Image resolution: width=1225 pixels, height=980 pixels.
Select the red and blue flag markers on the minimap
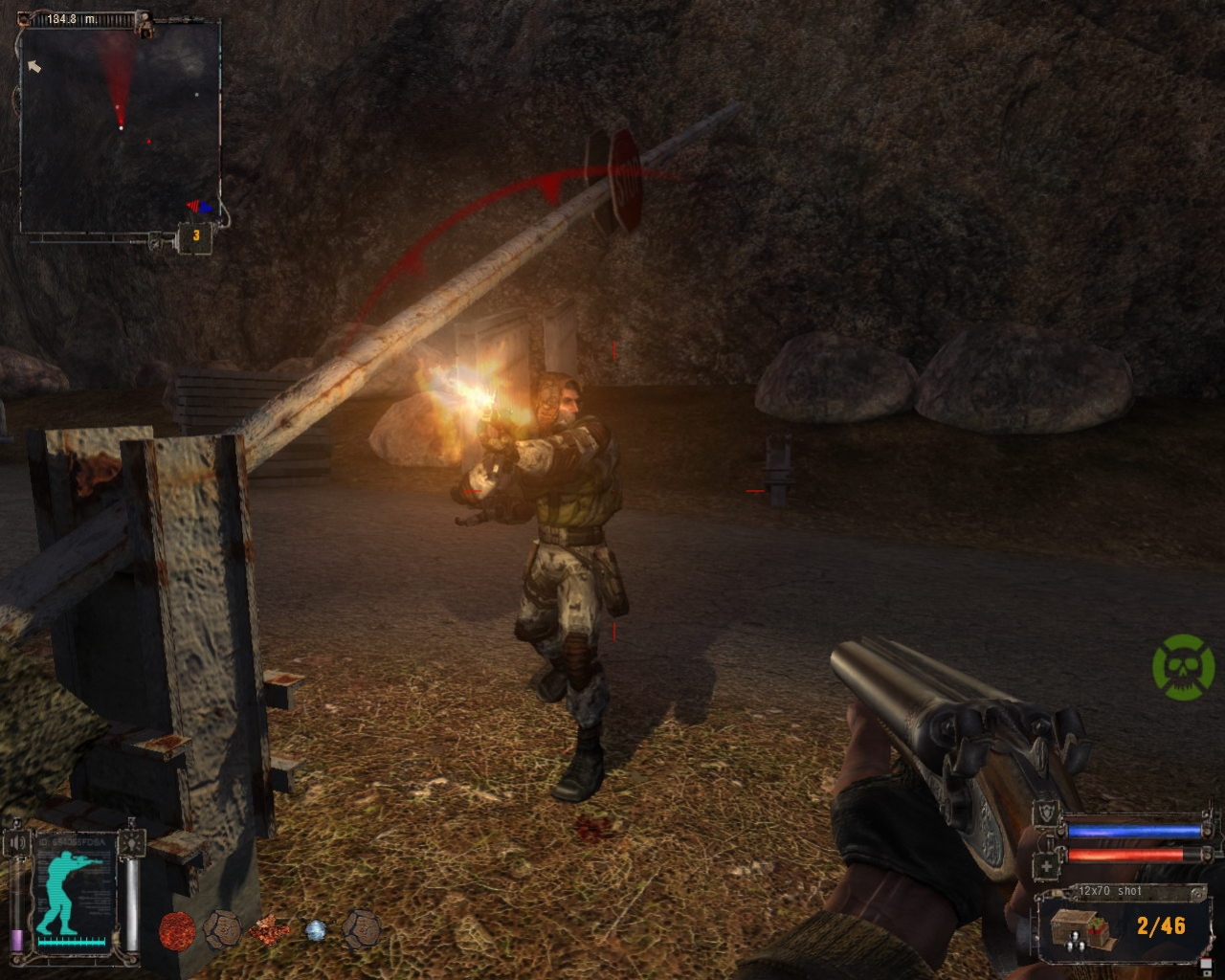tap(199, 206)
